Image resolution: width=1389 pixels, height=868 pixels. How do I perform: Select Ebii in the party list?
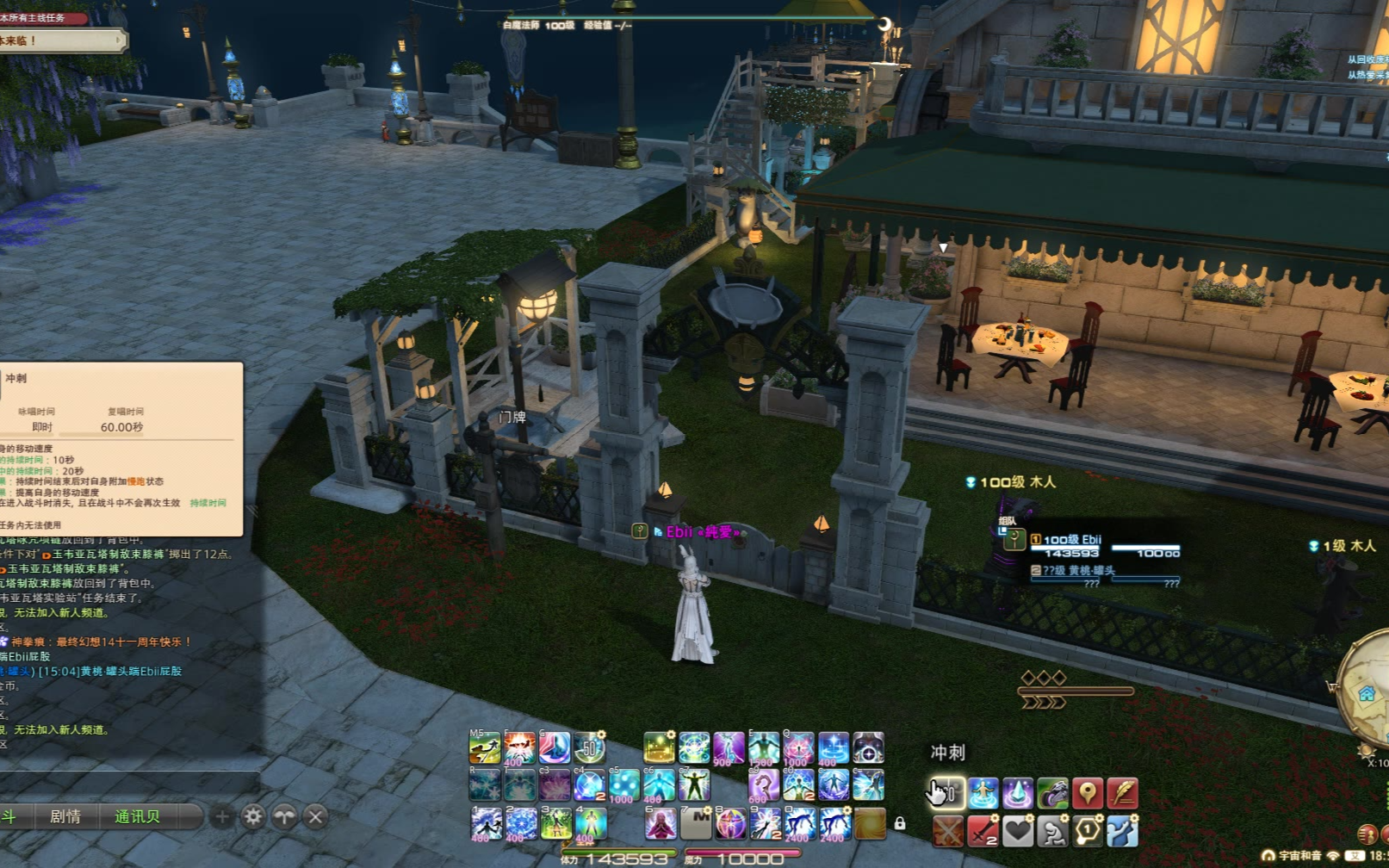pos(1072,540)
